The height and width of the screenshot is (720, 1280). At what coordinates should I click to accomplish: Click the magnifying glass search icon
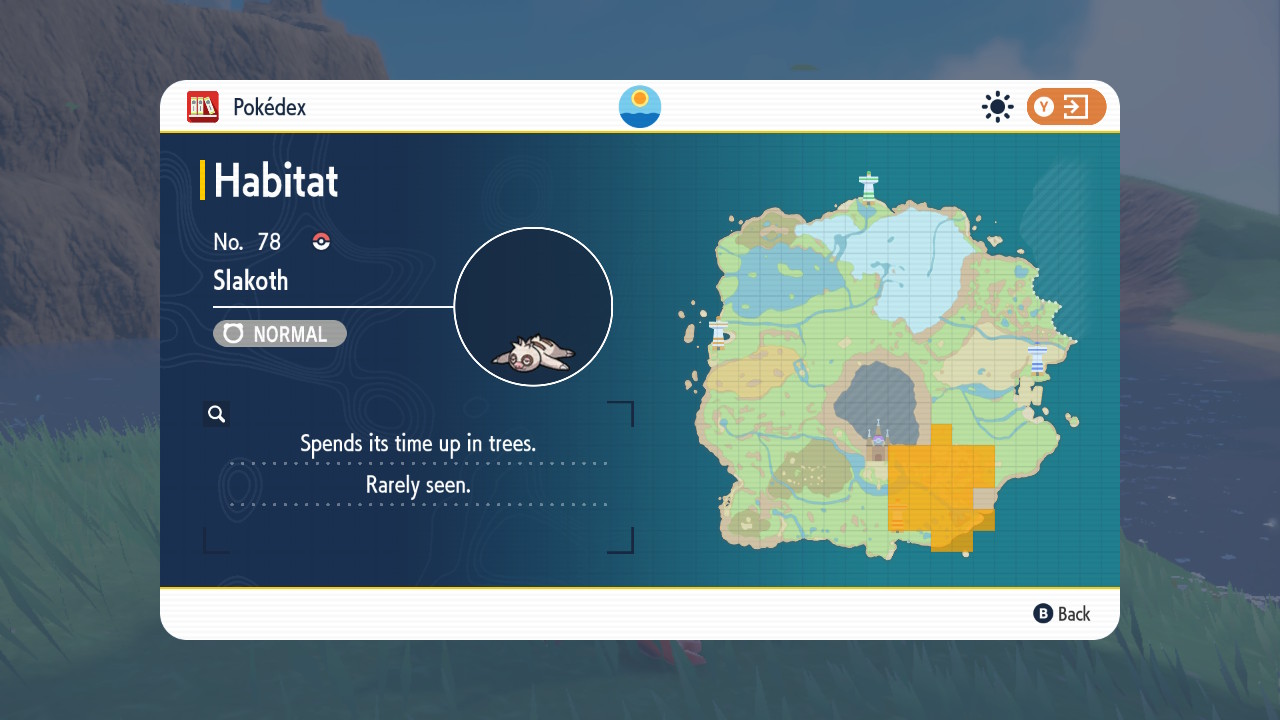216,414
